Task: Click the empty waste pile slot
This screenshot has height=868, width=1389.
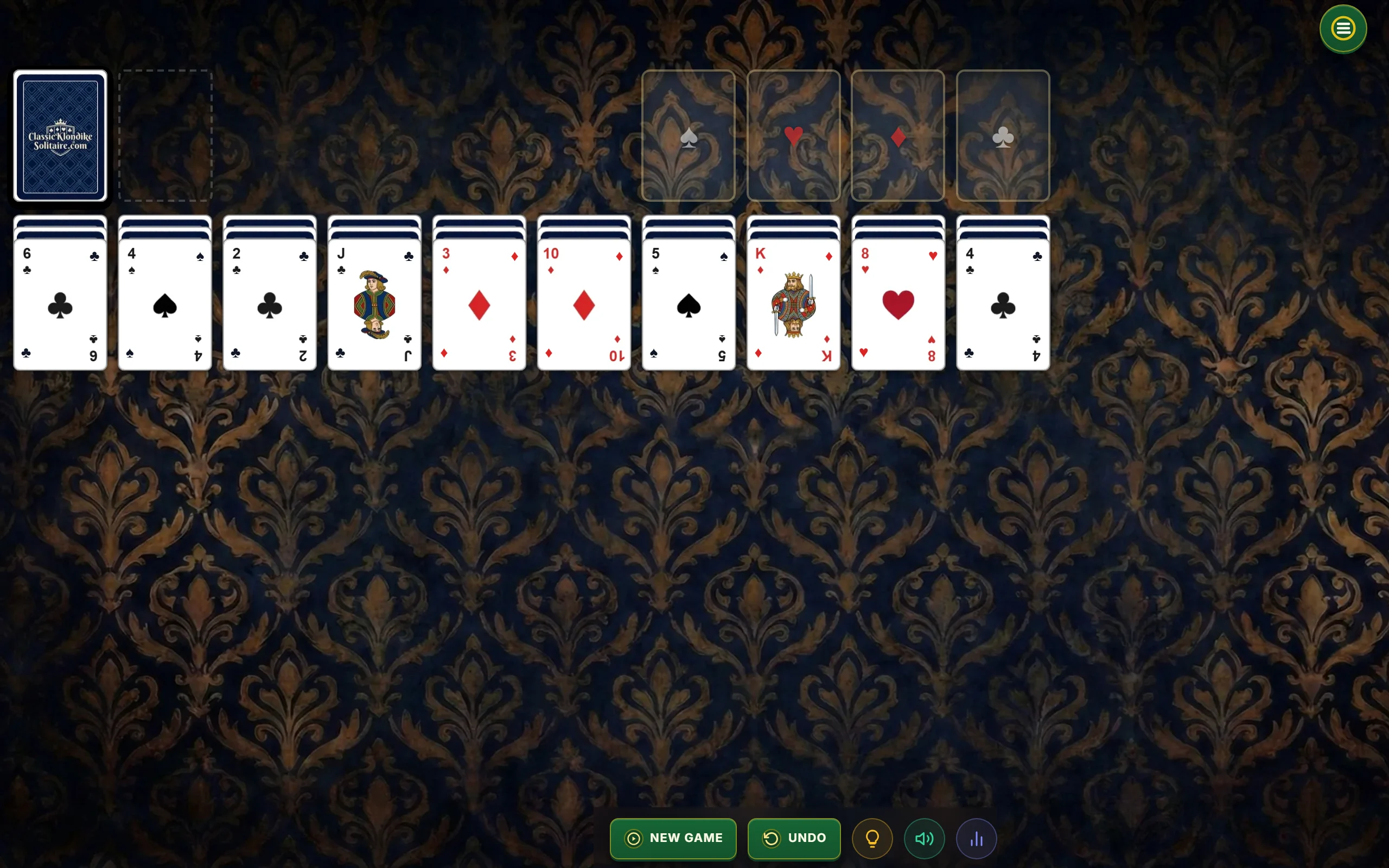Action: tap(165, 136)
